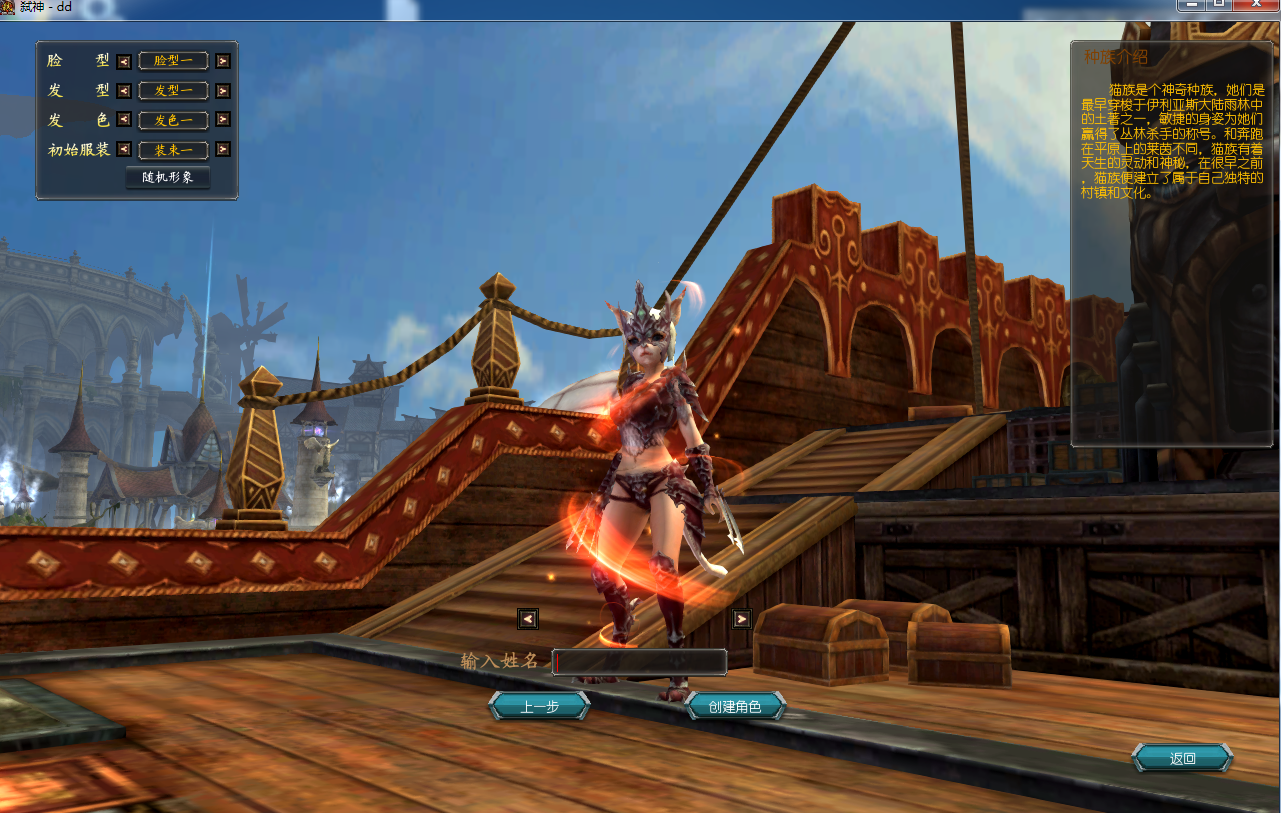This screenshot has width=1281, height=813.
Task: Switch to the previous hairstyle
Action: [x=124, y=91]
